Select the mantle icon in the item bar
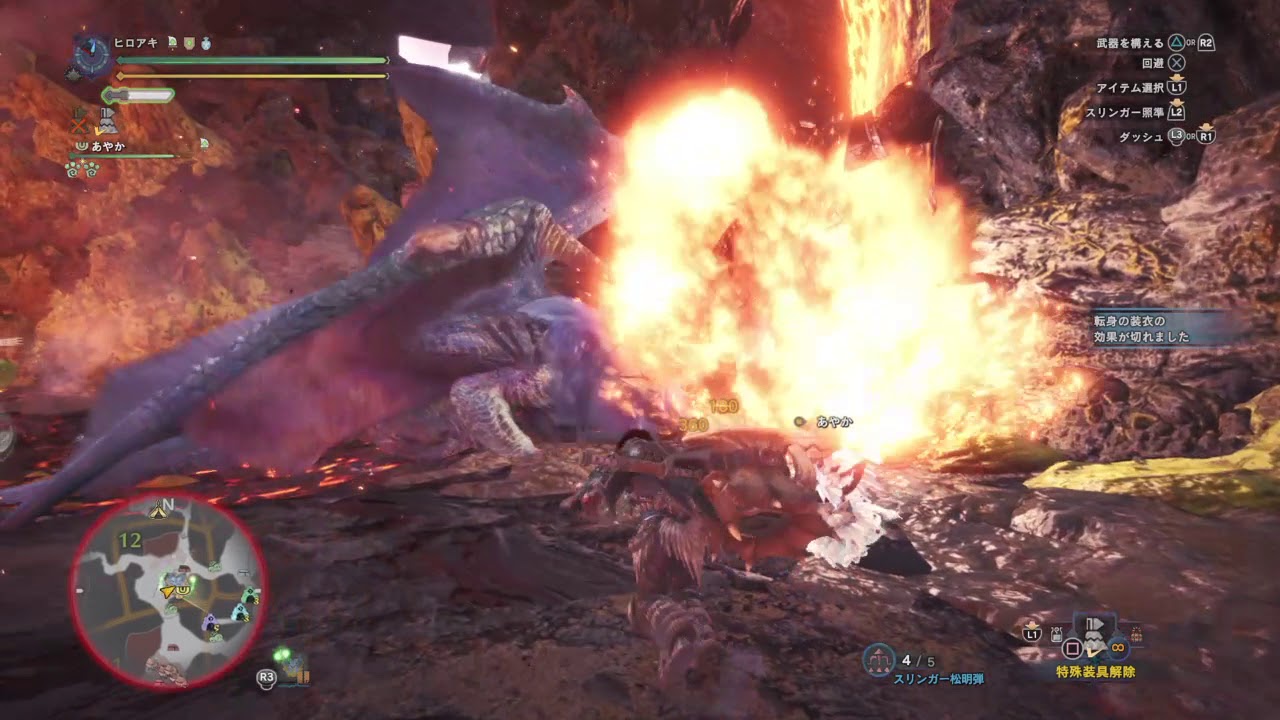Viewport: 1280px width, 720px height. pyautogui.click(x=1095, y=636)
